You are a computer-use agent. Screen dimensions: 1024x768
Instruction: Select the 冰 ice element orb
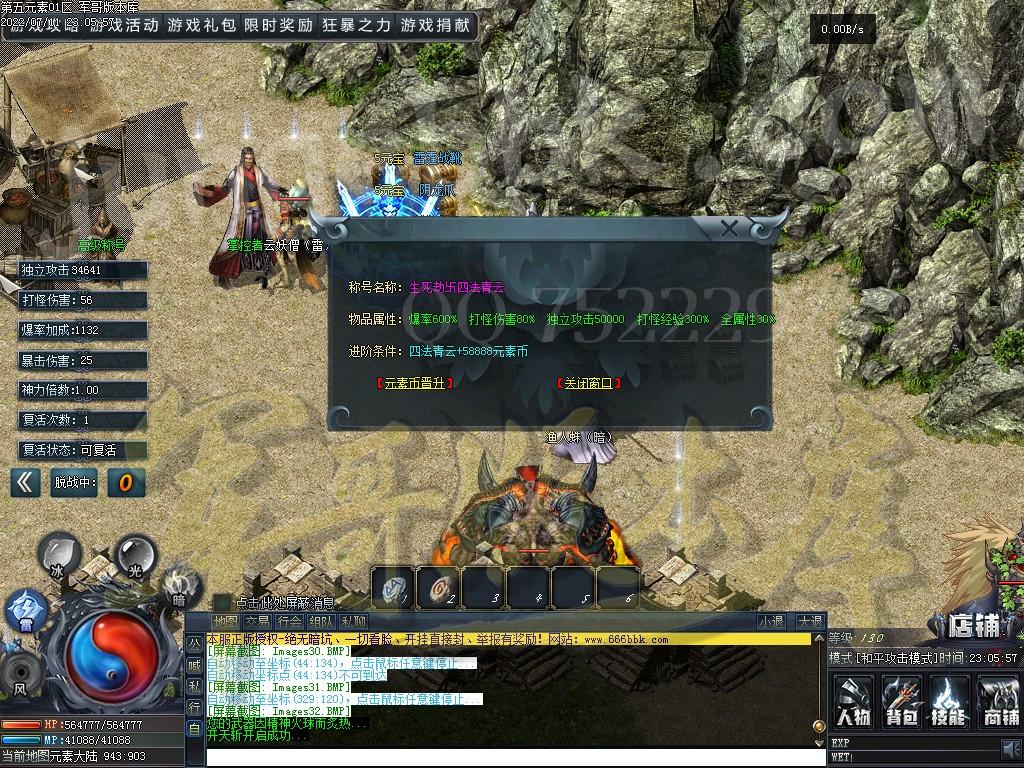[x=58, y=555]
